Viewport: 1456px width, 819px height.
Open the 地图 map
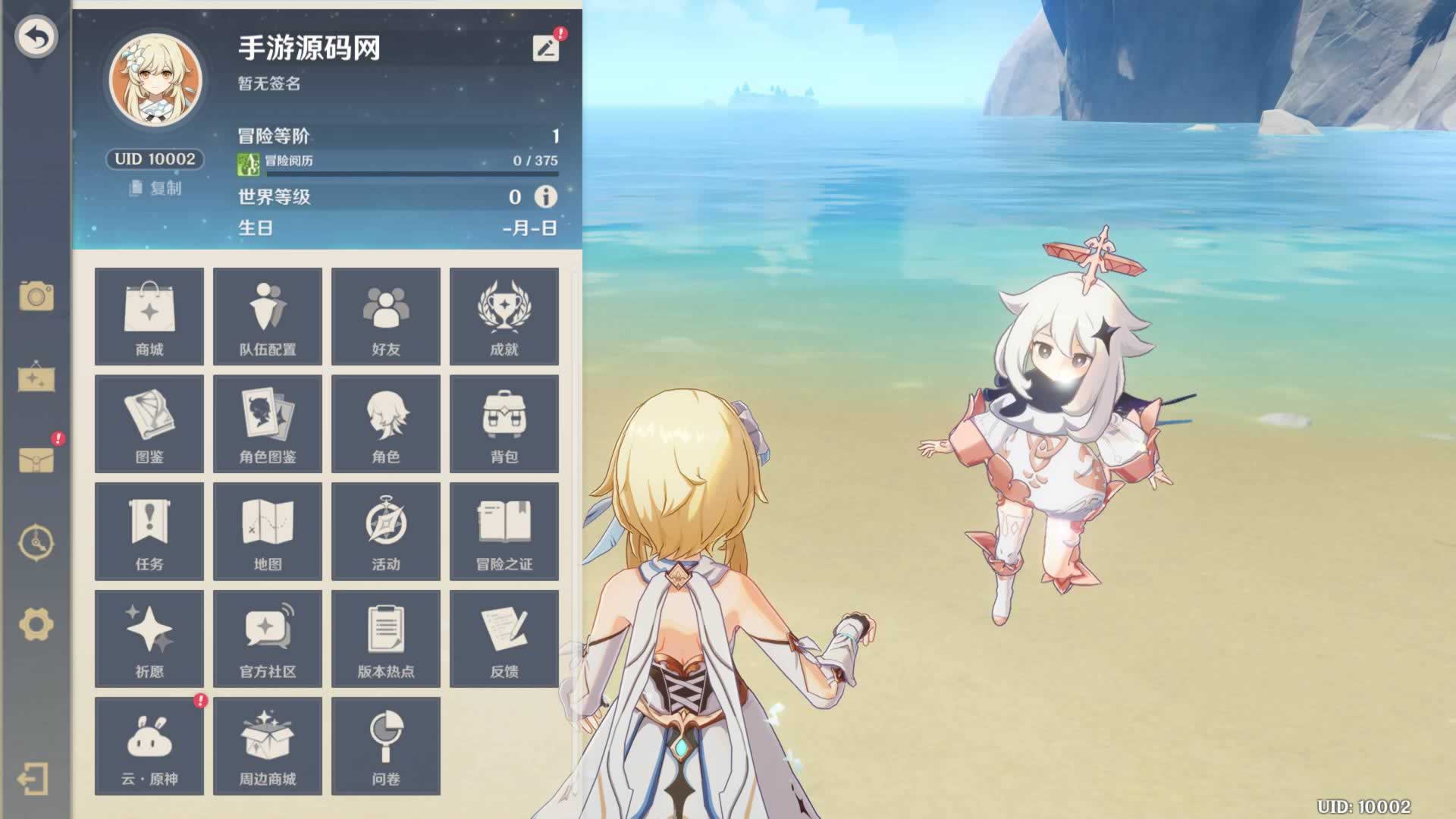pyautogui.click(x=268, y=532)
